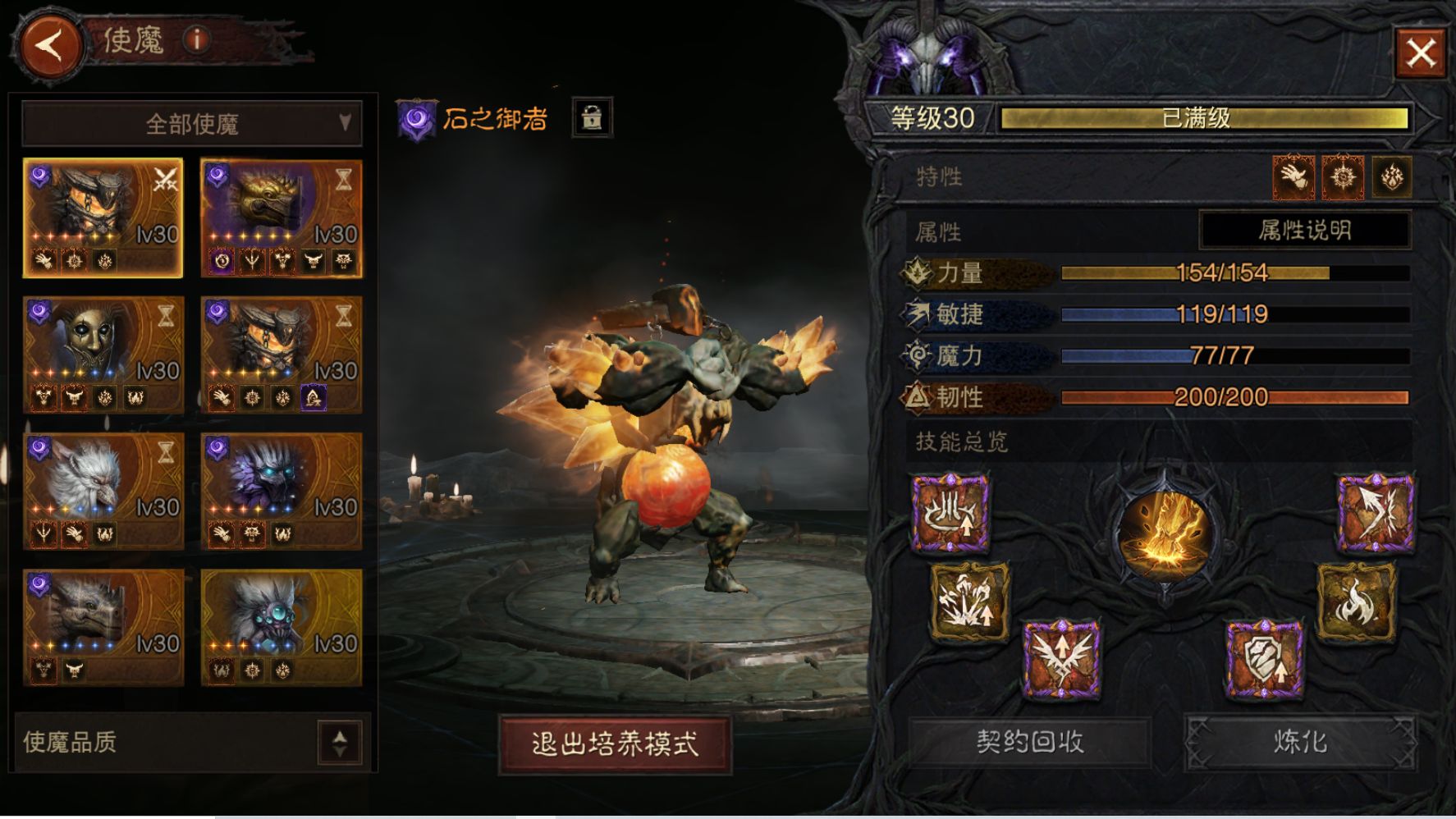Change the 使魔品质 sort order arrows
The width and height of the screenshot is (1456, 819).
click(x=340, y=742)
